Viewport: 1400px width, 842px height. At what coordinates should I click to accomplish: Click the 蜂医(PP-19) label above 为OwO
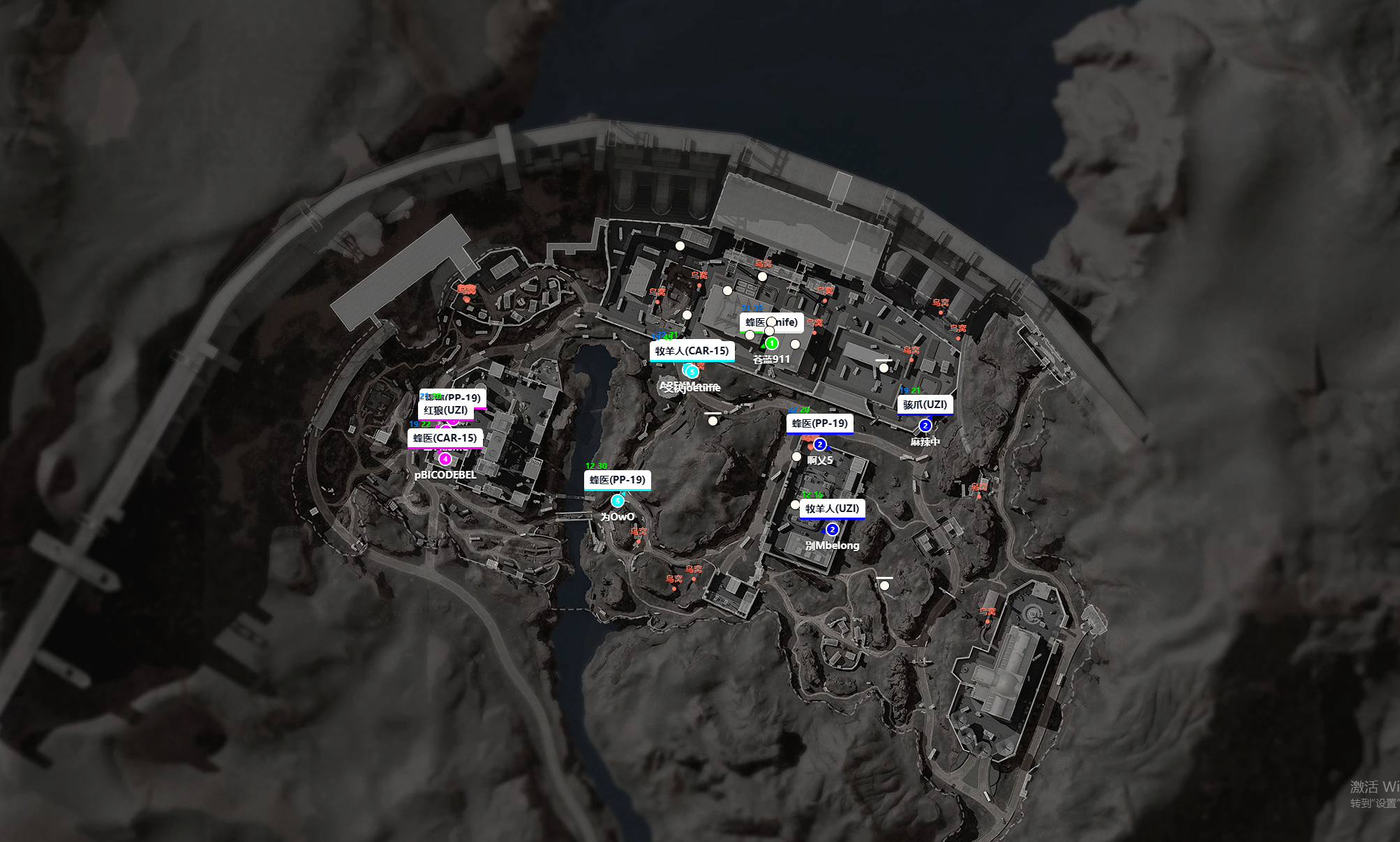coord(617,480)
